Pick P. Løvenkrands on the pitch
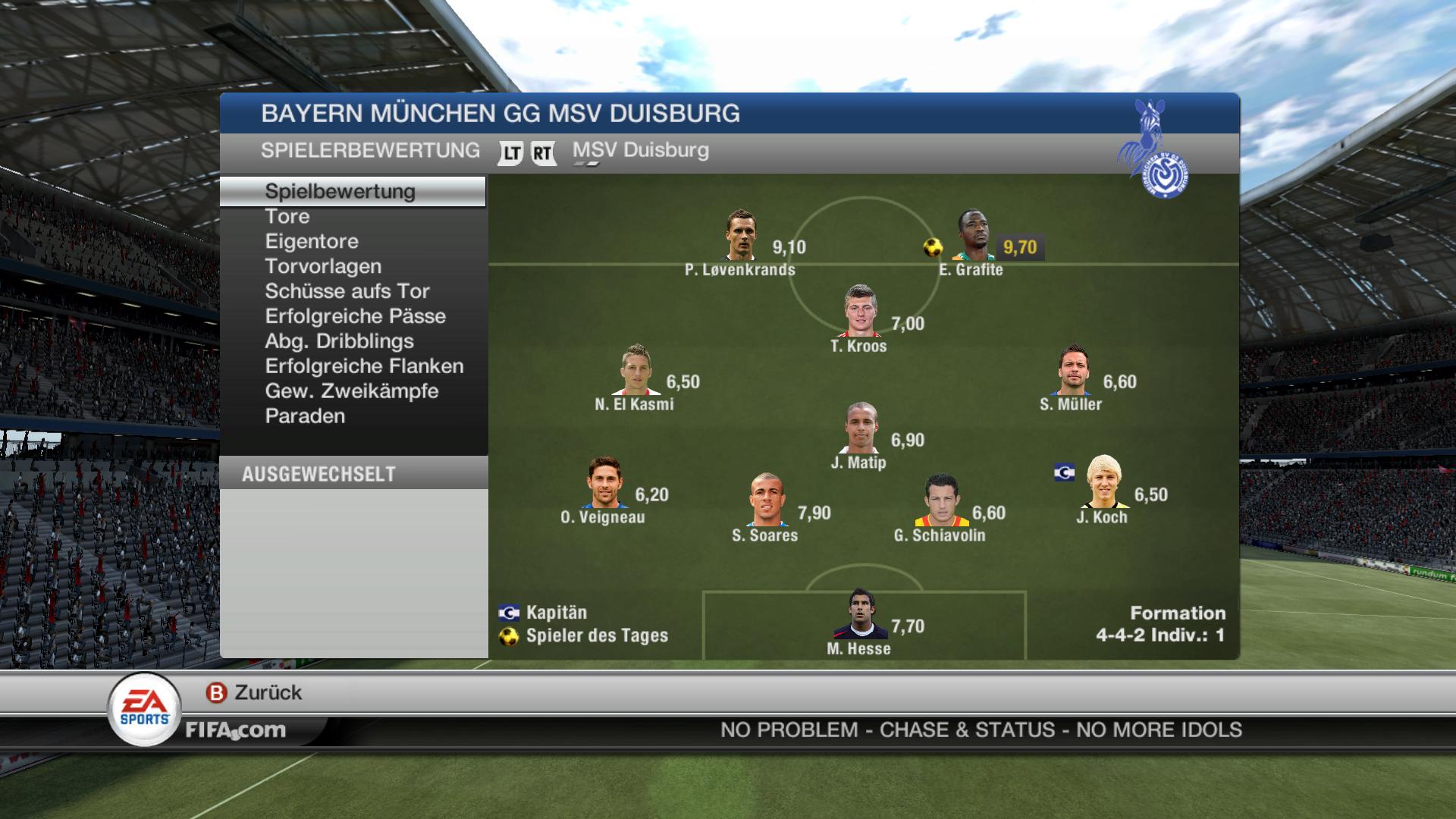 pyautogui.click(x=740, y=236)
